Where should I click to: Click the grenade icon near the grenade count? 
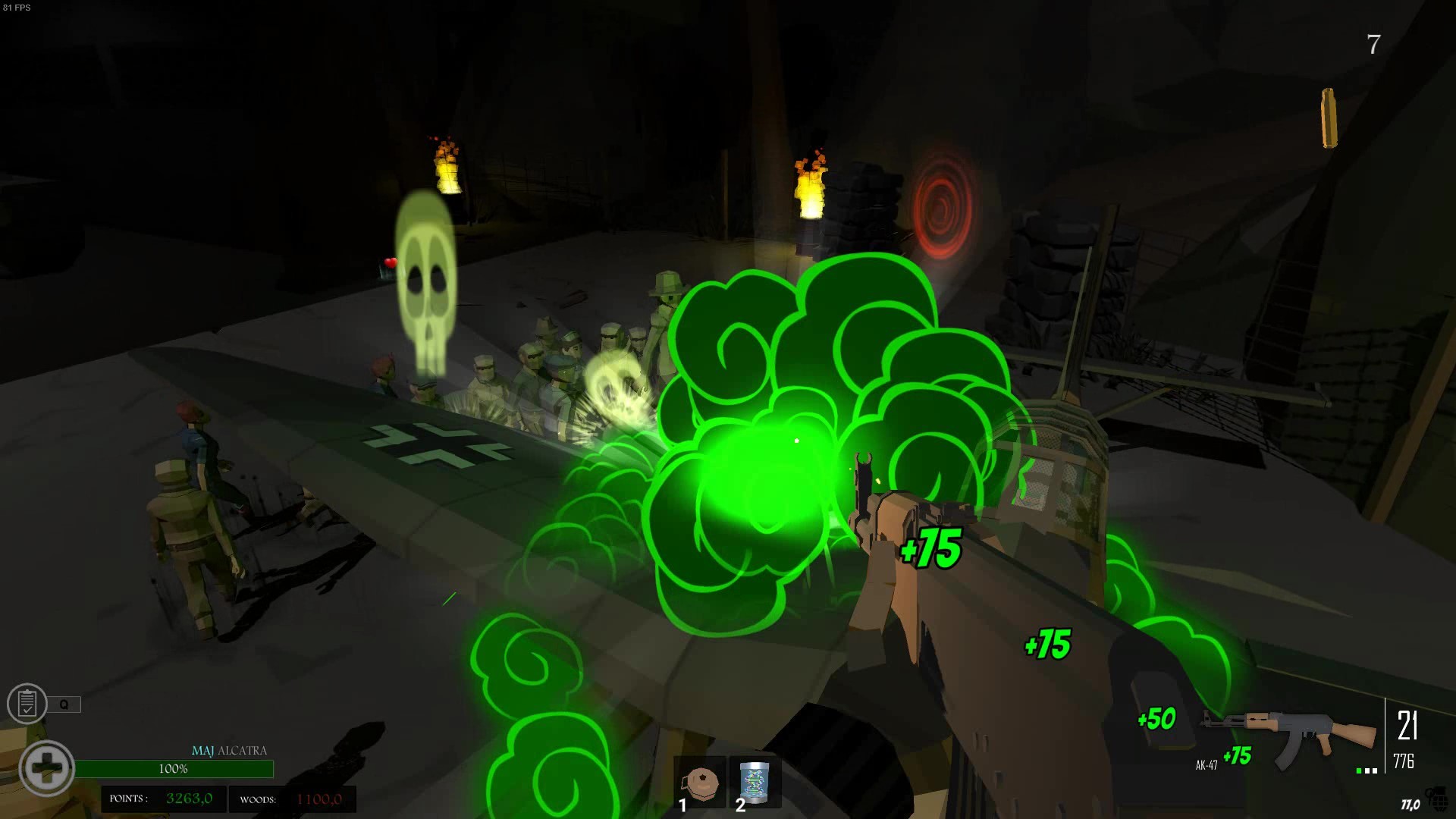point(1438,798)
